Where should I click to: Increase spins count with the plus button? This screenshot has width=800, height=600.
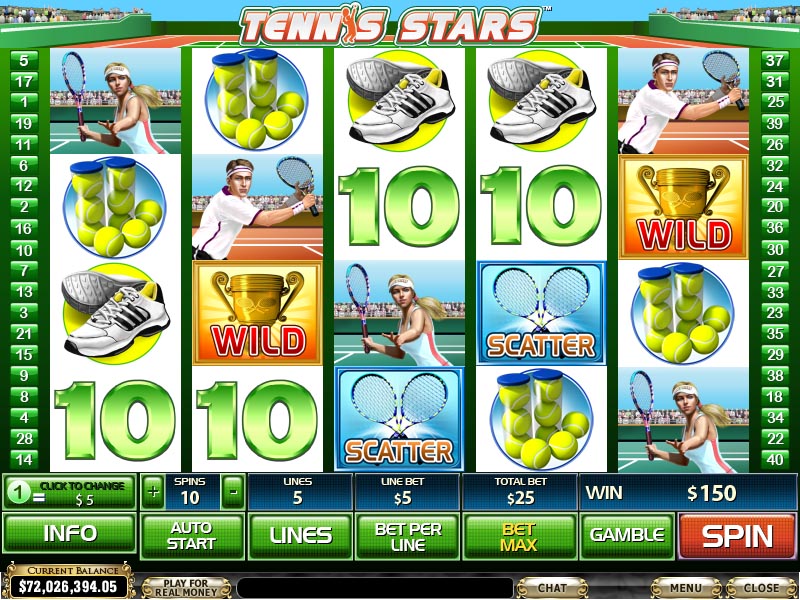pyautogui.click(x=153, y=492)
